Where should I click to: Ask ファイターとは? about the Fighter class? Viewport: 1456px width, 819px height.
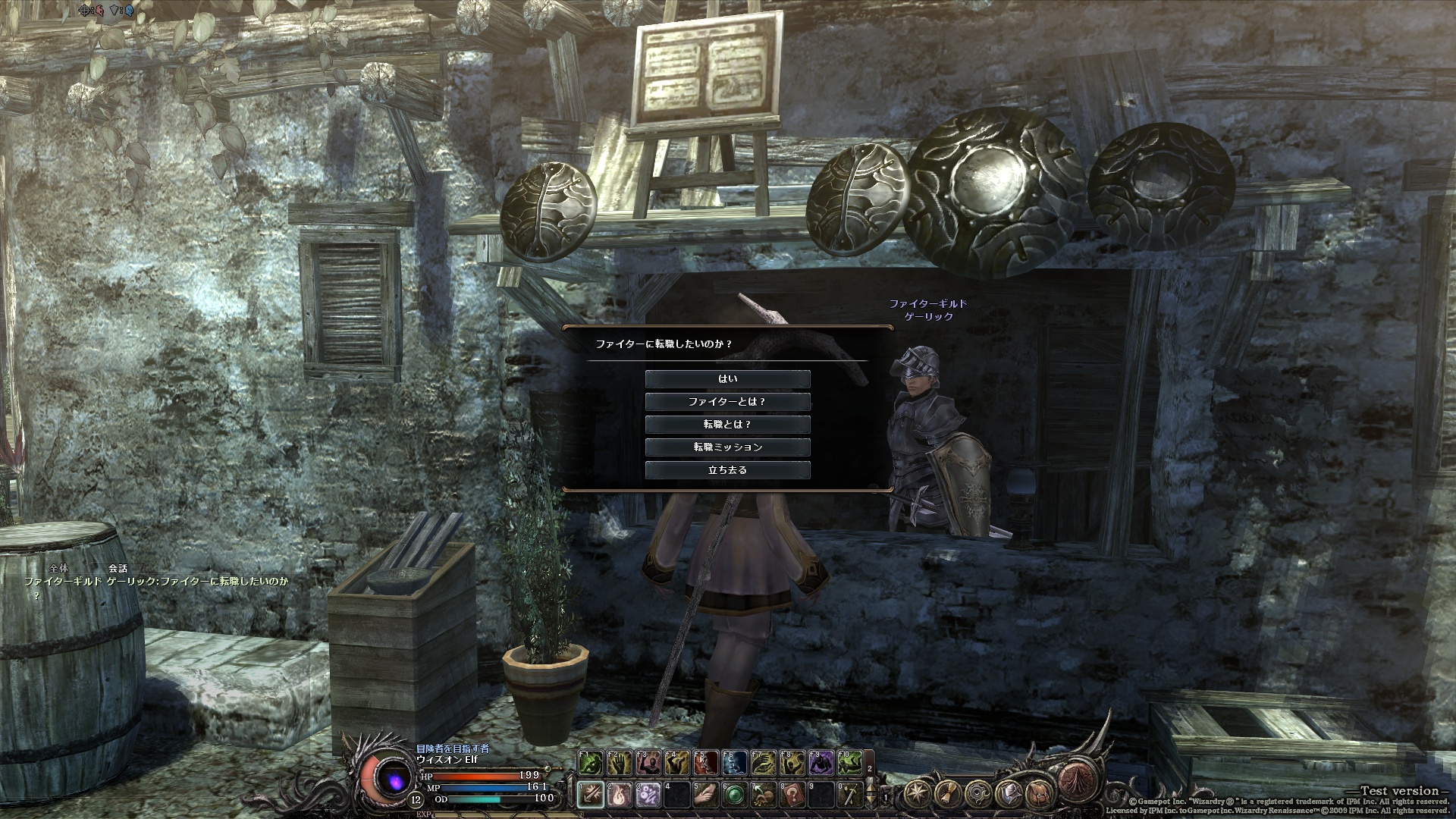pos(727,401)
